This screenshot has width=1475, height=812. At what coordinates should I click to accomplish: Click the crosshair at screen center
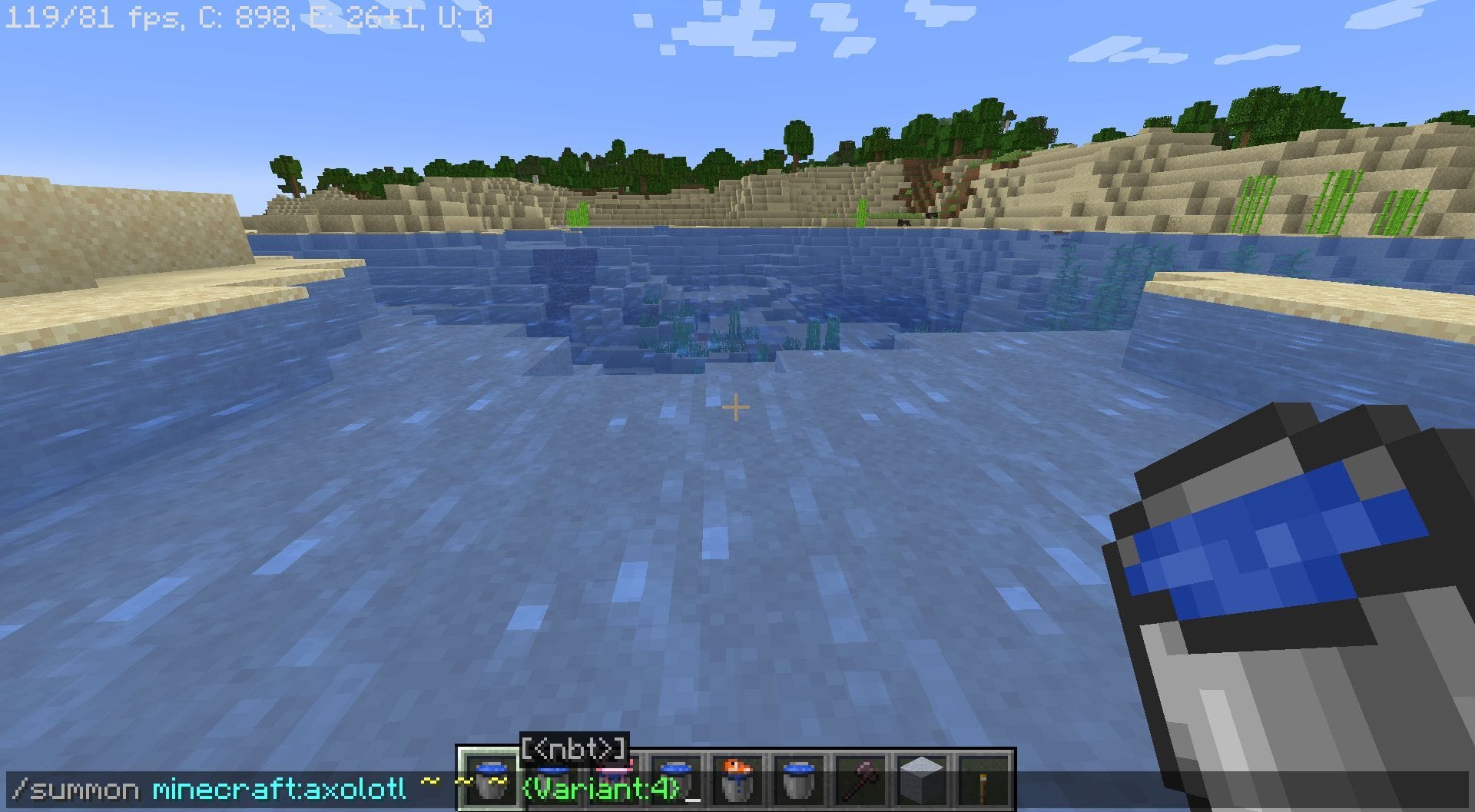tap(734, 406)
